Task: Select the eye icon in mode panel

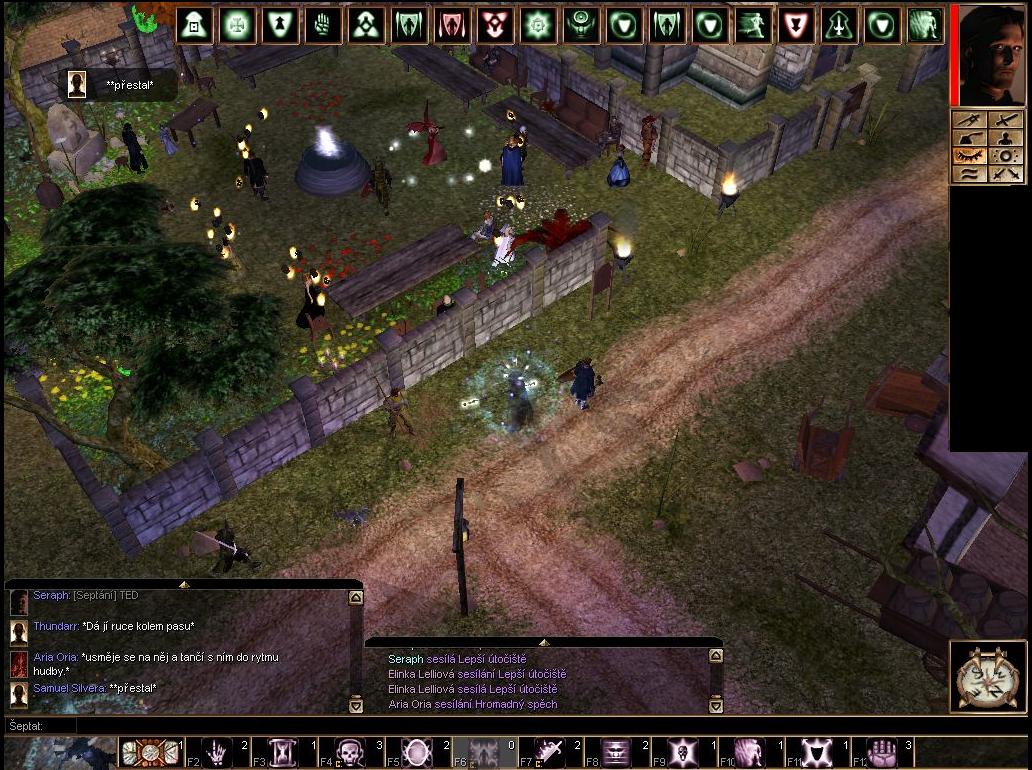Action: coord(969,156)
